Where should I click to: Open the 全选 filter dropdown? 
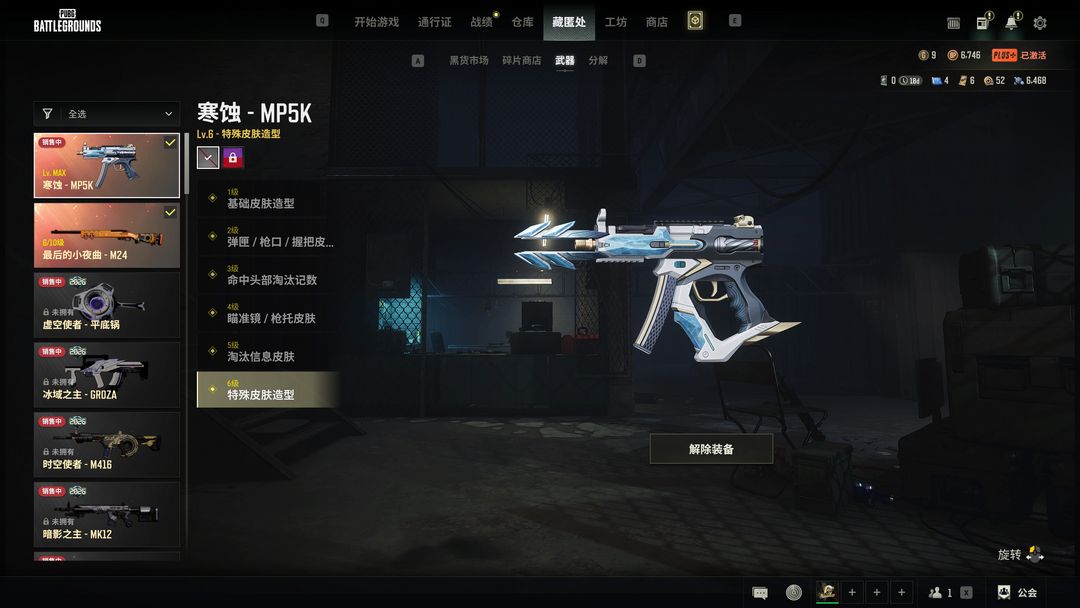[x=107, y=114]
